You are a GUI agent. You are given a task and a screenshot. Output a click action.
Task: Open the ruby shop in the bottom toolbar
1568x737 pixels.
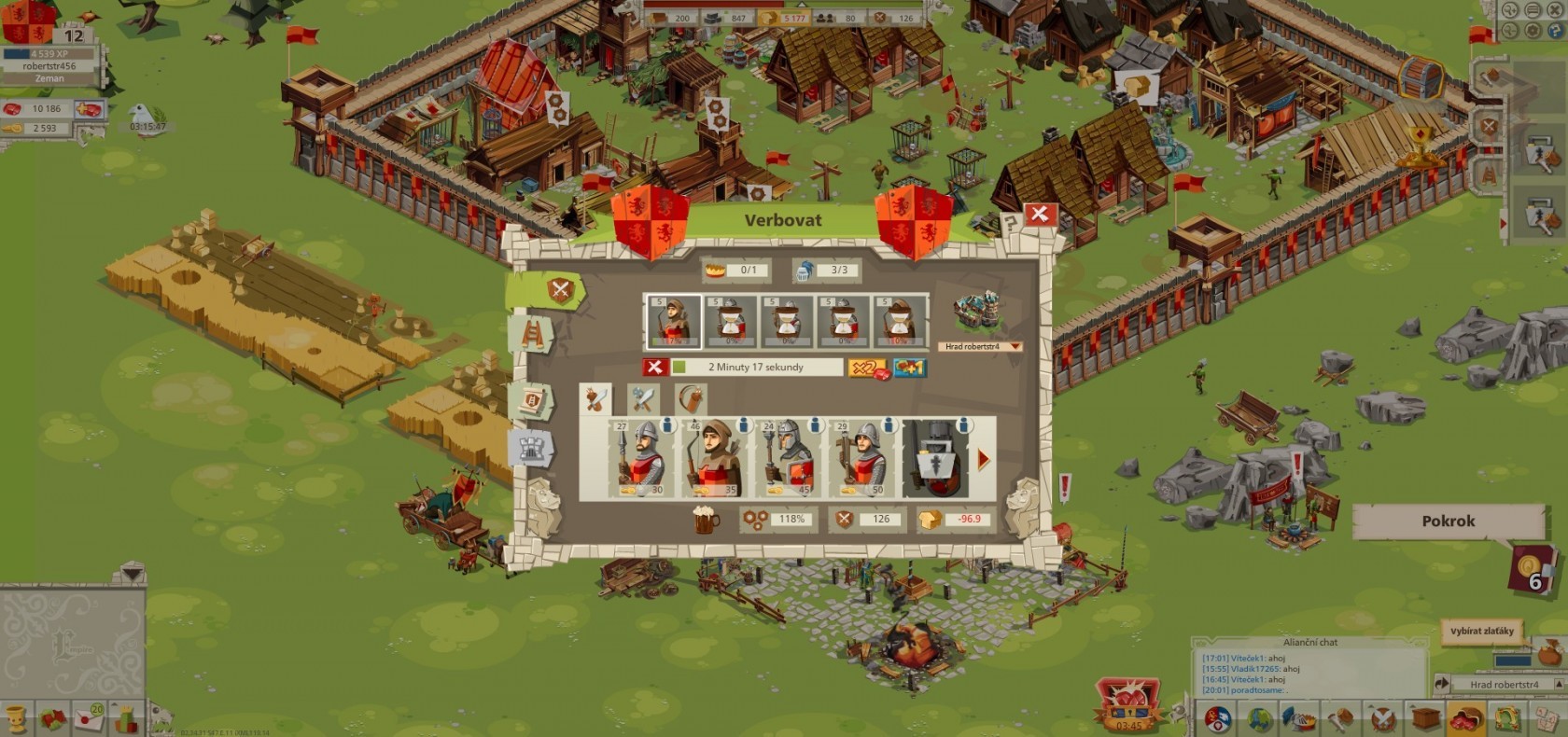[x=1466, y=718]
